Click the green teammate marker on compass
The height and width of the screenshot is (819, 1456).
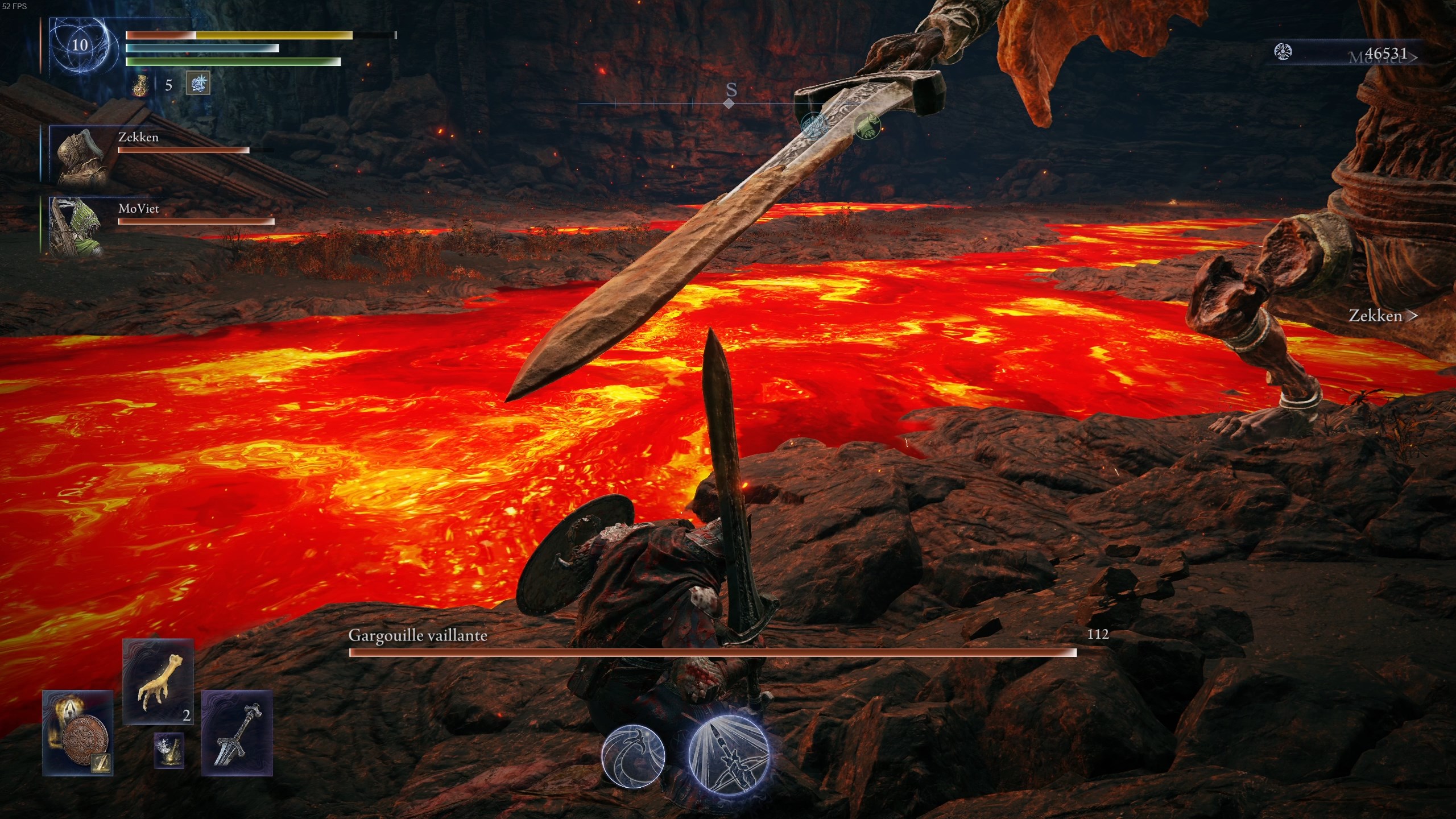click(x=867, y=125)
